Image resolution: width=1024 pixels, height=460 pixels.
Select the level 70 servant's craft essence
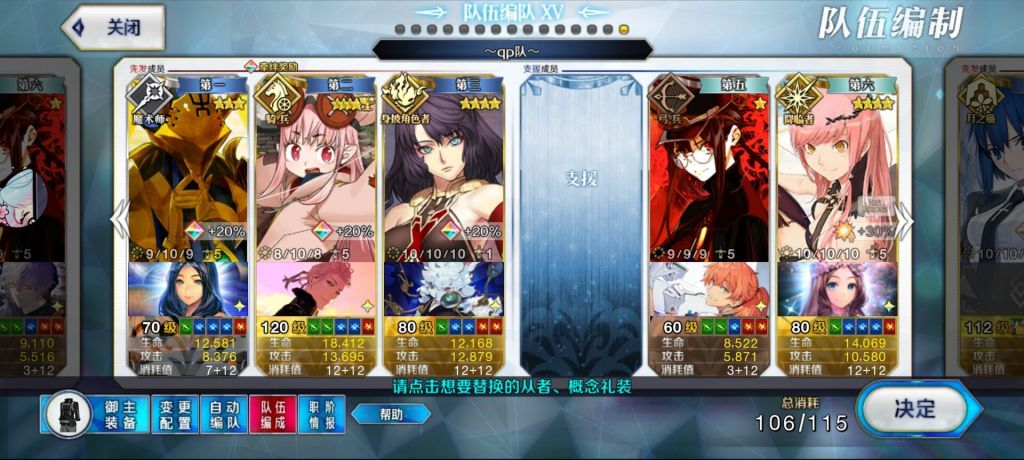pyautogui.click(x=188, y=288)
